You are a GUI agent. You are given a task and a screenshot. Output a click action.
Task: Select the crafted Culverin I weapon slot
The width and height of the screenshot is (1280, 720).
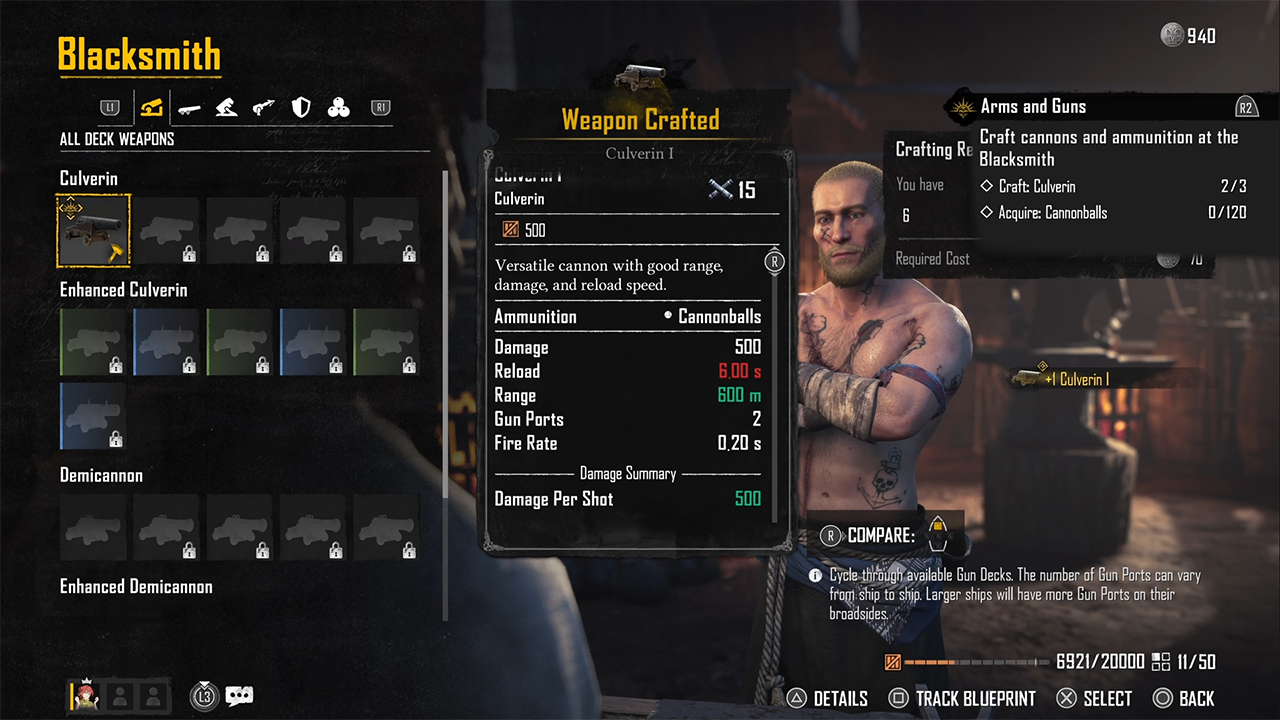[93, 230]
